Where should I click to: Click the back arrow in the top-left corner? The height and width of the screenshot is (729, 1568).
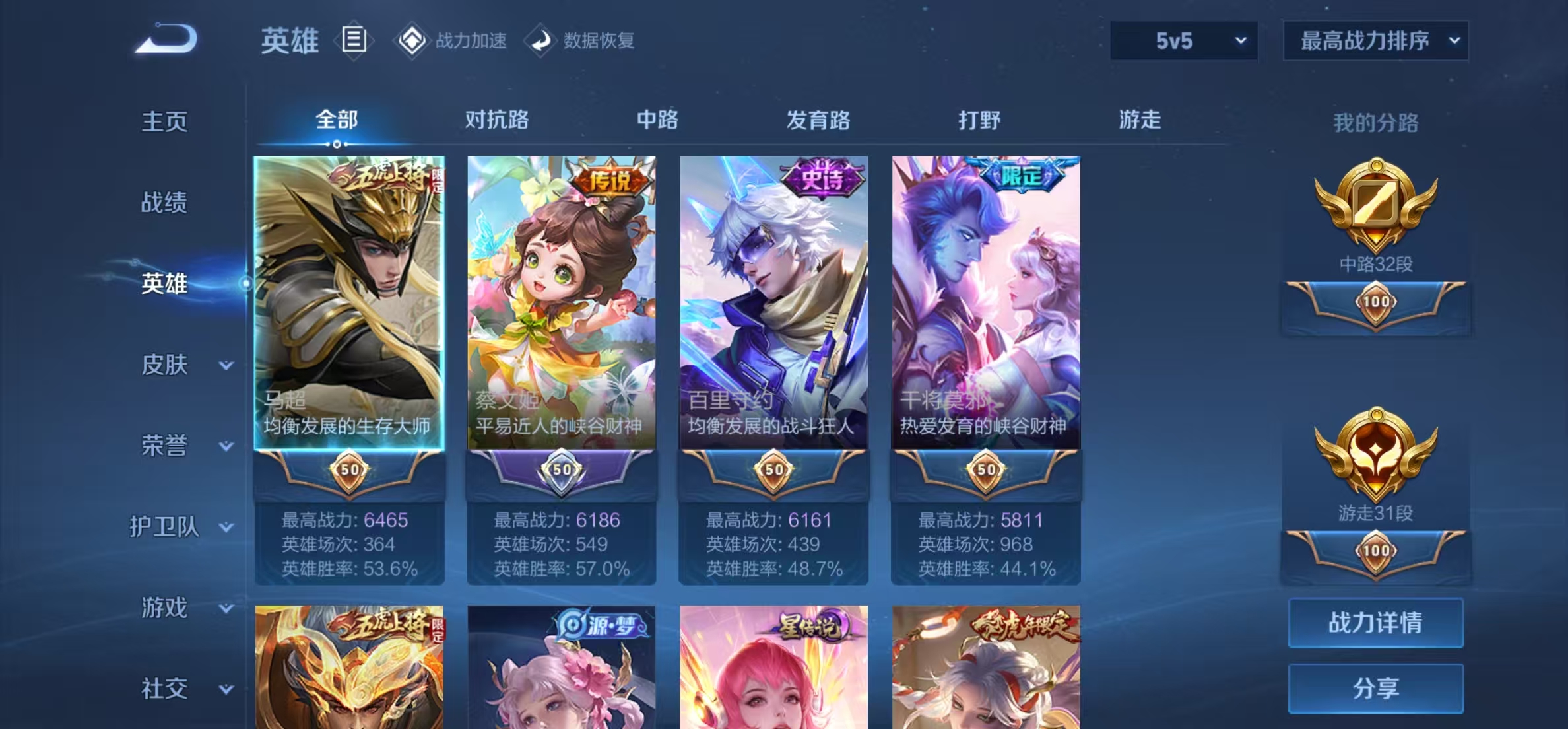[166, 40]
